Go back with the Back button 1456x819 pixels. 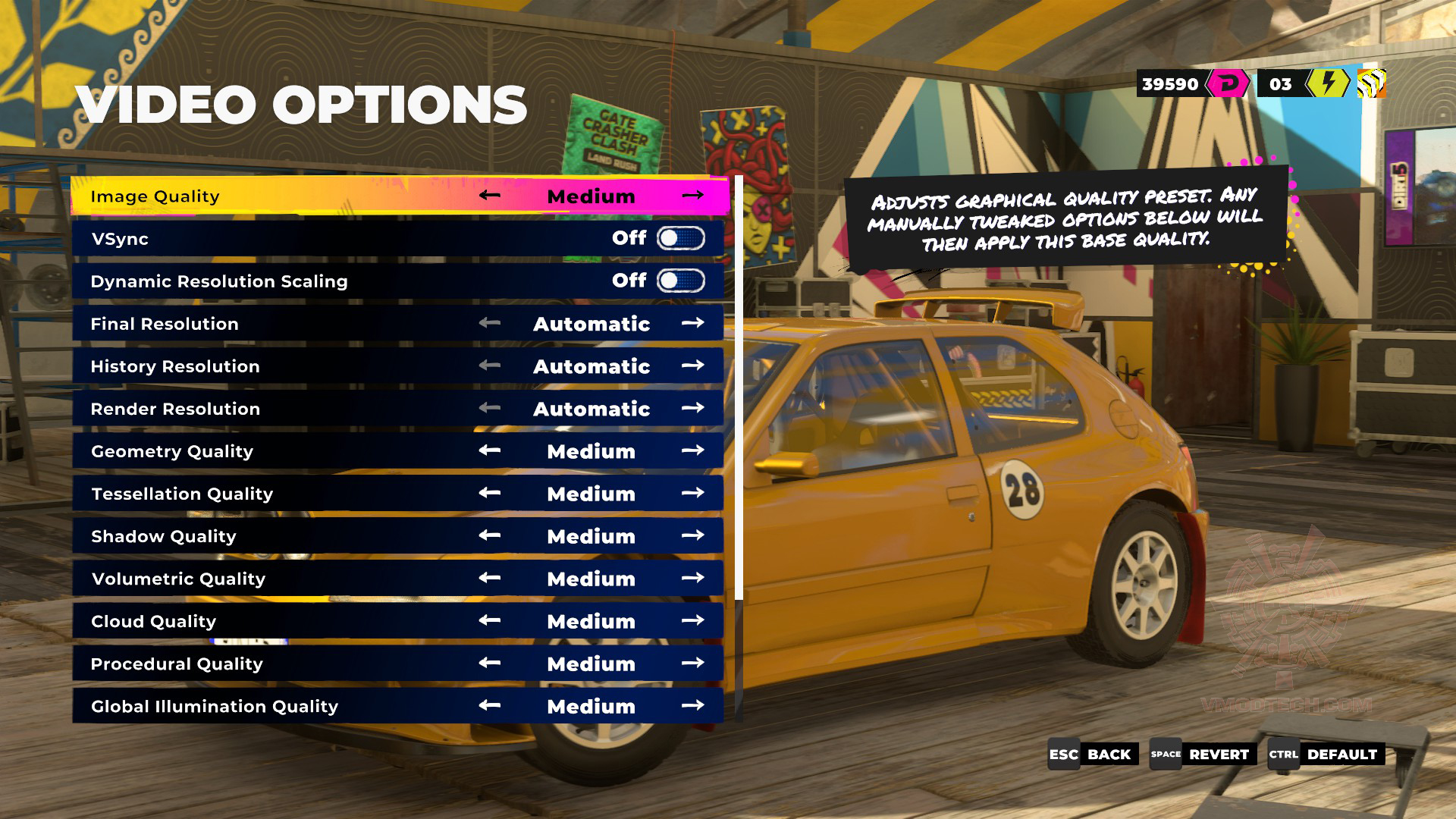point(1093,755)
